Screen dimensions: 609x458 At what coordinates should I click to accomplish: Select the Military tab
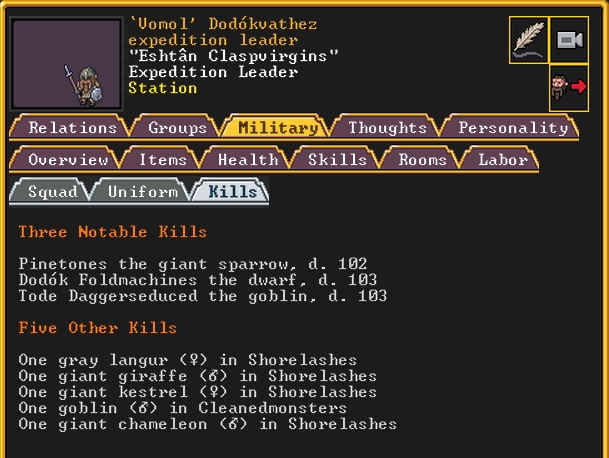click(x=278, y=127)
